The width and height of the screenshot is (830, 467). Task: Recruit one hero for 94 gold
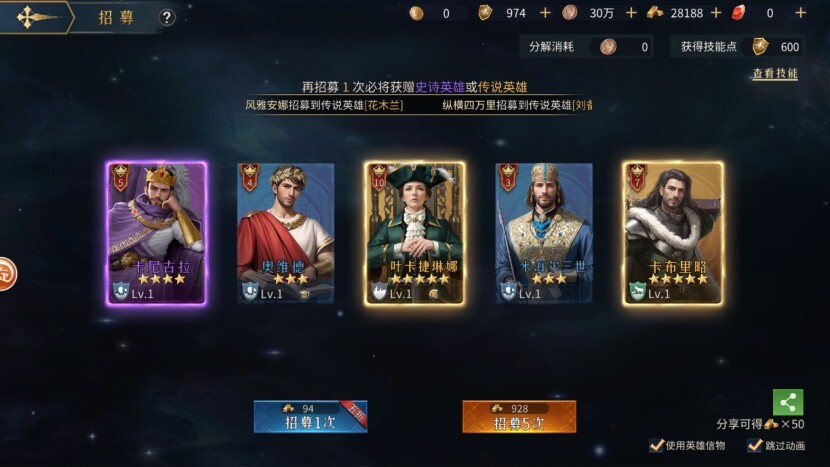[x=310, y=416]
